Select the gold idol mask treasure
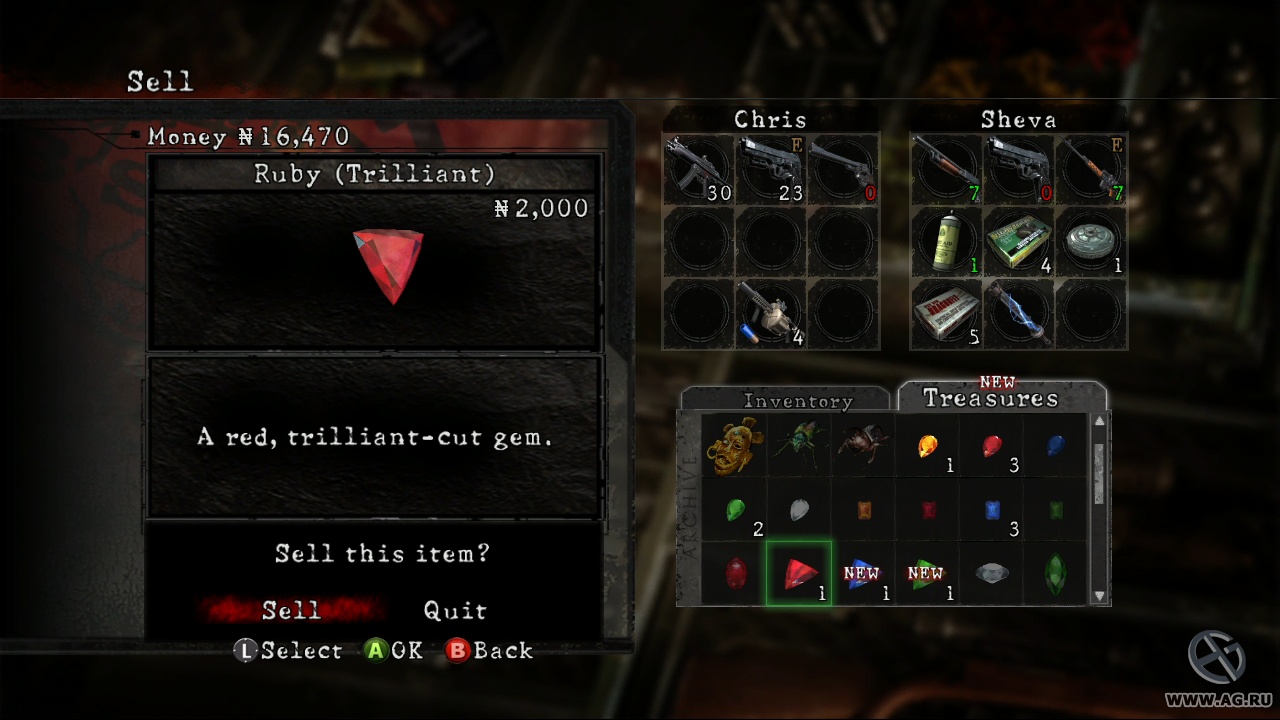The image size is (1280, 720). (734, 445)
